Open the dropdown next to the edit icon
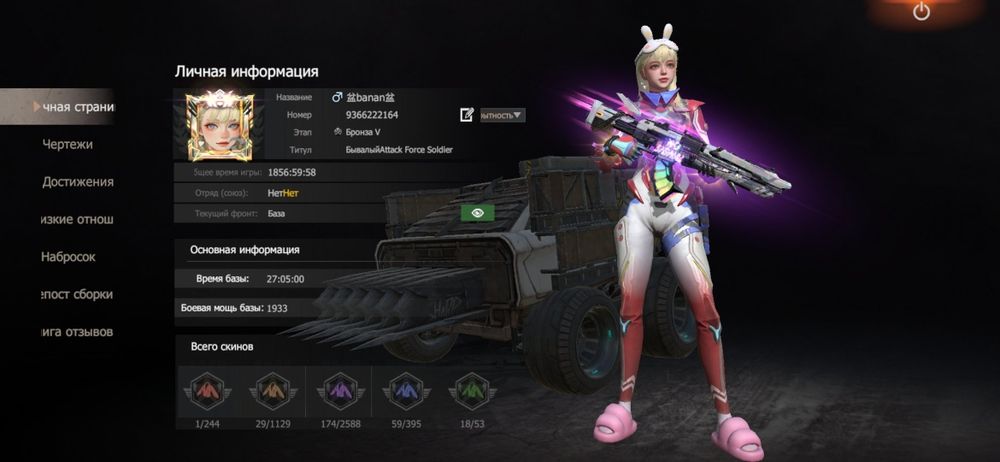The image size is (1000, 462). (502, 115)
